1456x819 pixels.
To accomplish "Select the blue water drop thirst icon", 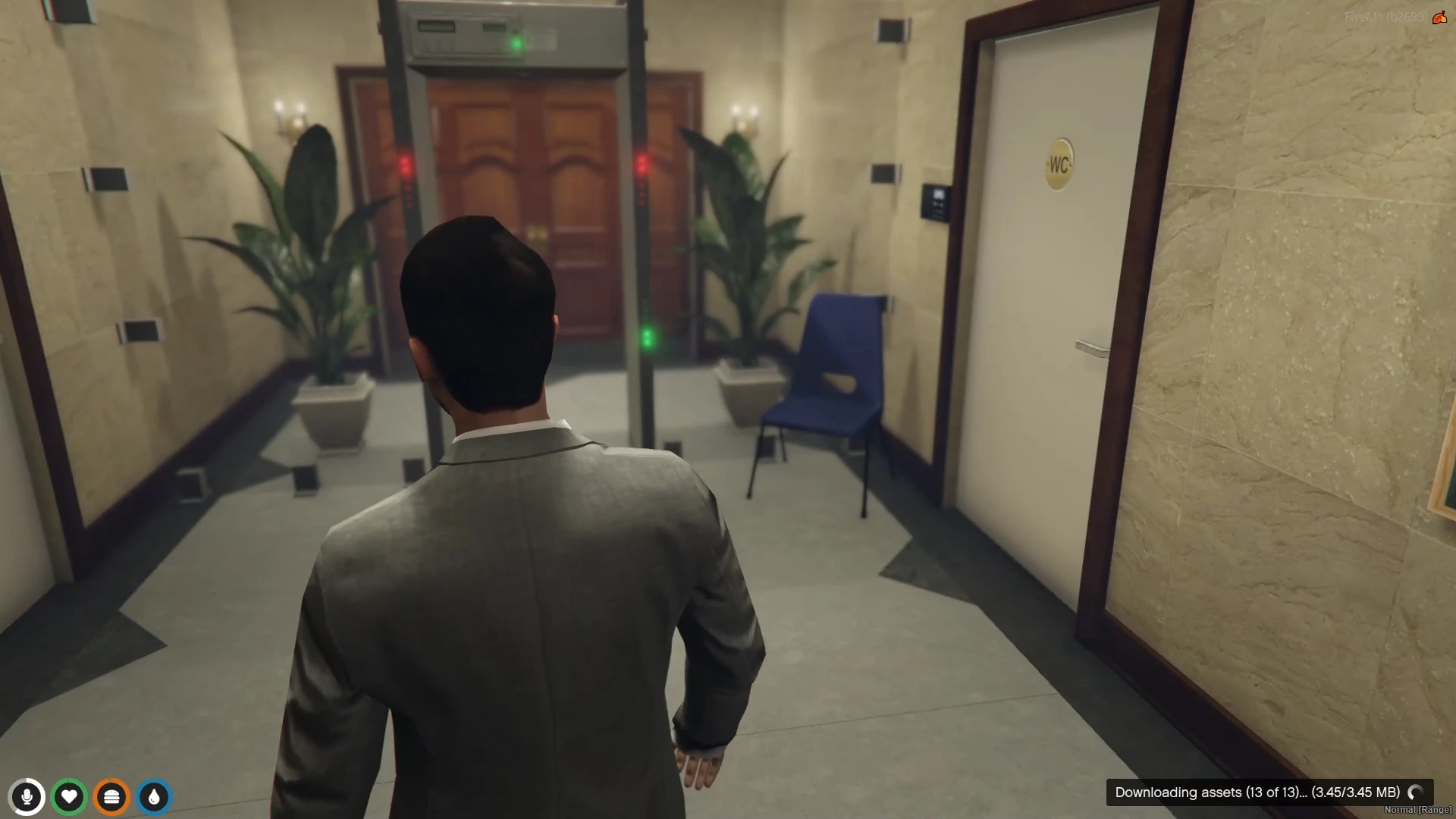I will (154, 797).
